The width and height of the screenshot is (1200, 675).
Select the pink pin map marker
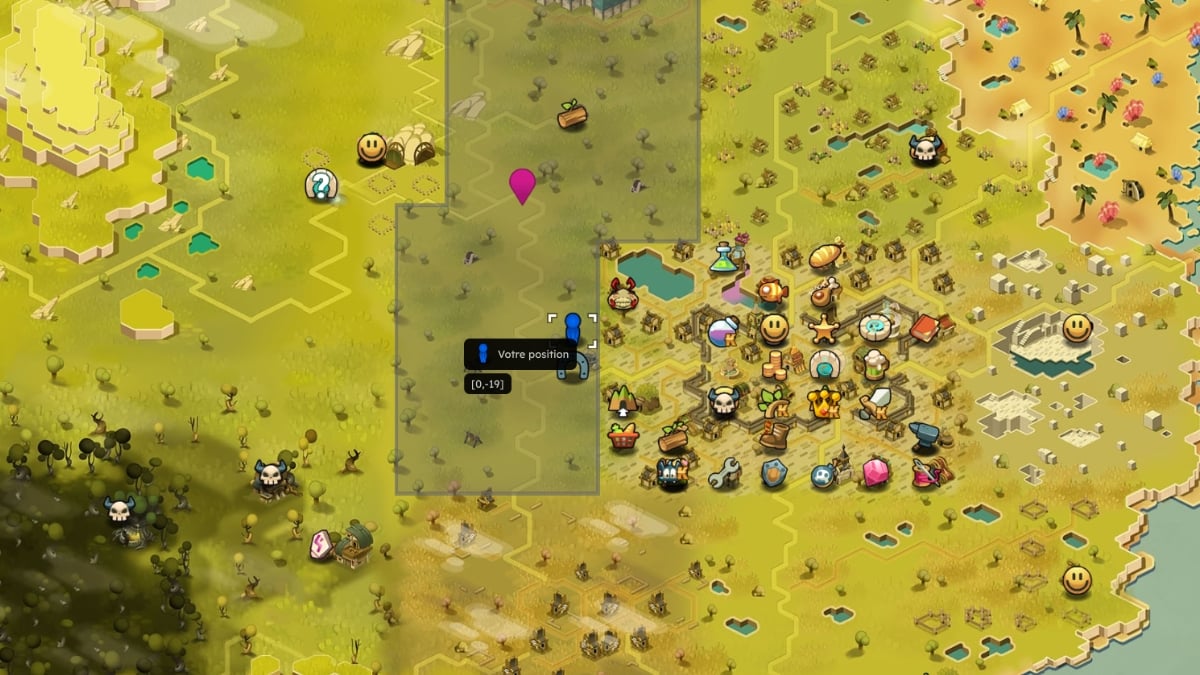[522, 184]
